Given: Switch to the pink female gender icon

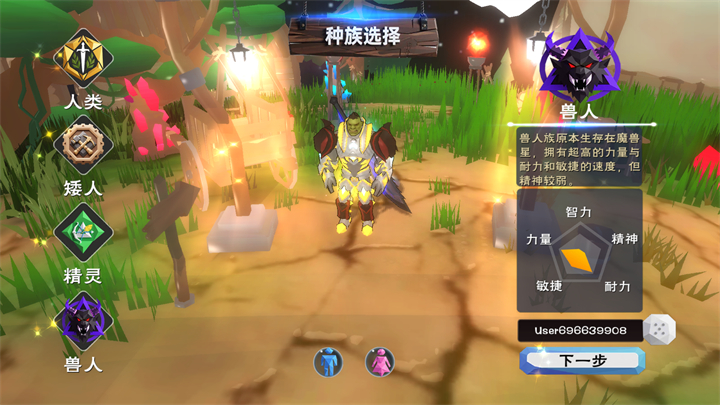Looking at the screenshot, I should (379, 362).
